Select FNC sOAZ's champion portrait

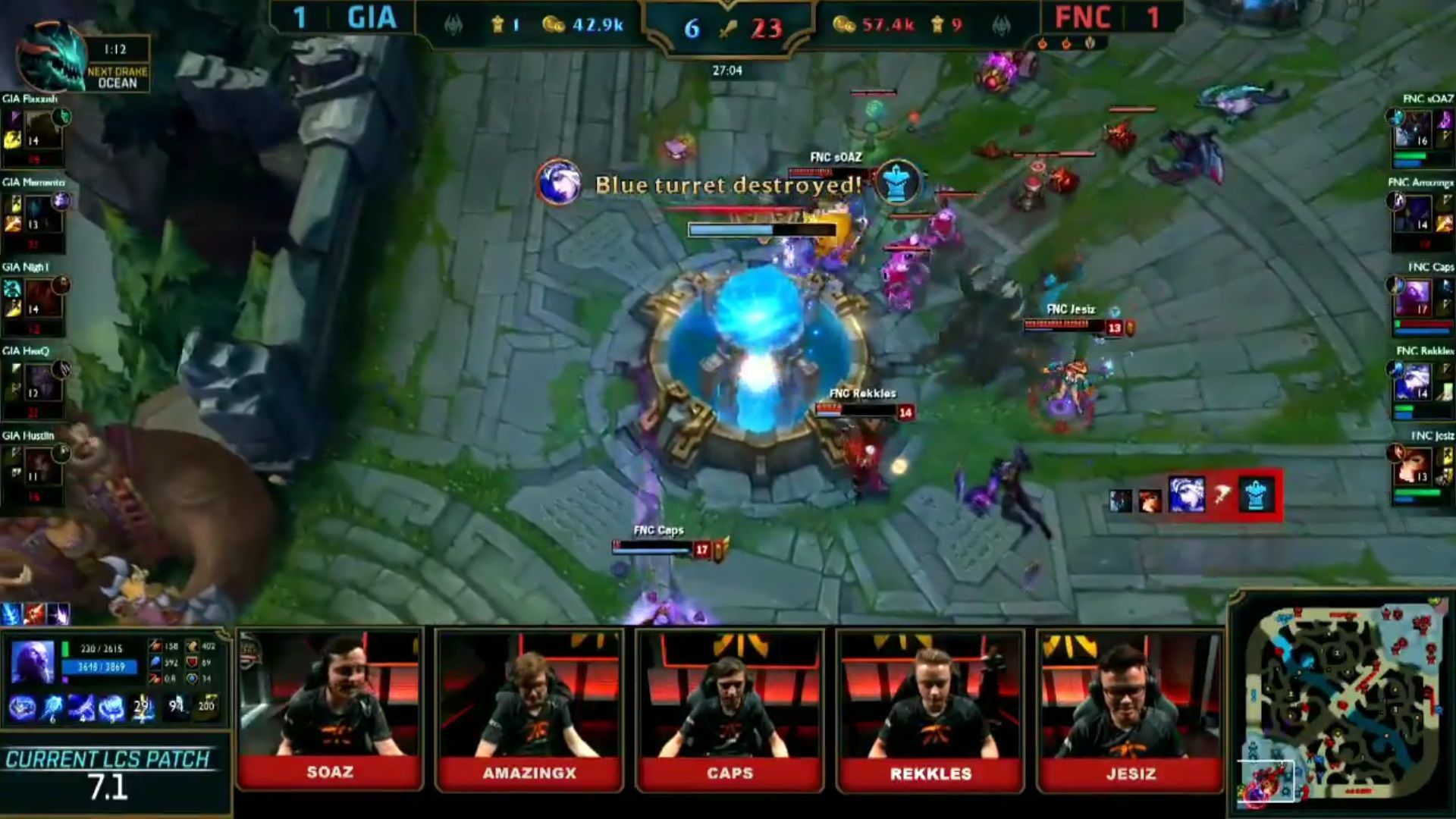point(1413,130)
